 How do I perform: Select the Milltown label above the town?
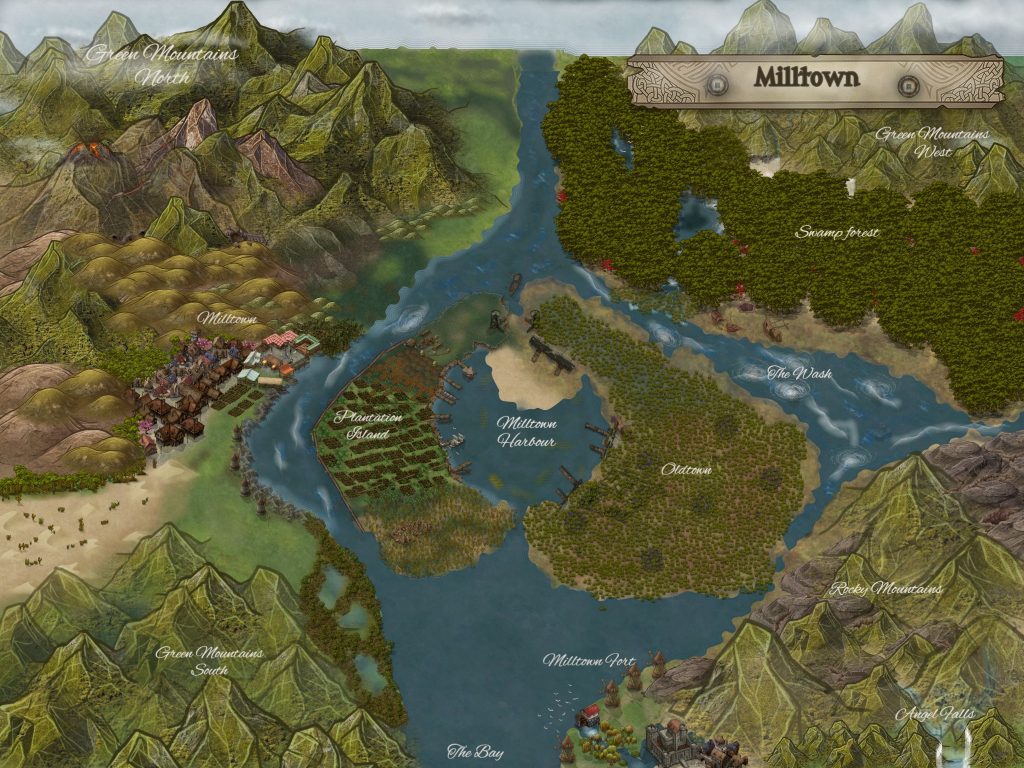tap(227, 318)
